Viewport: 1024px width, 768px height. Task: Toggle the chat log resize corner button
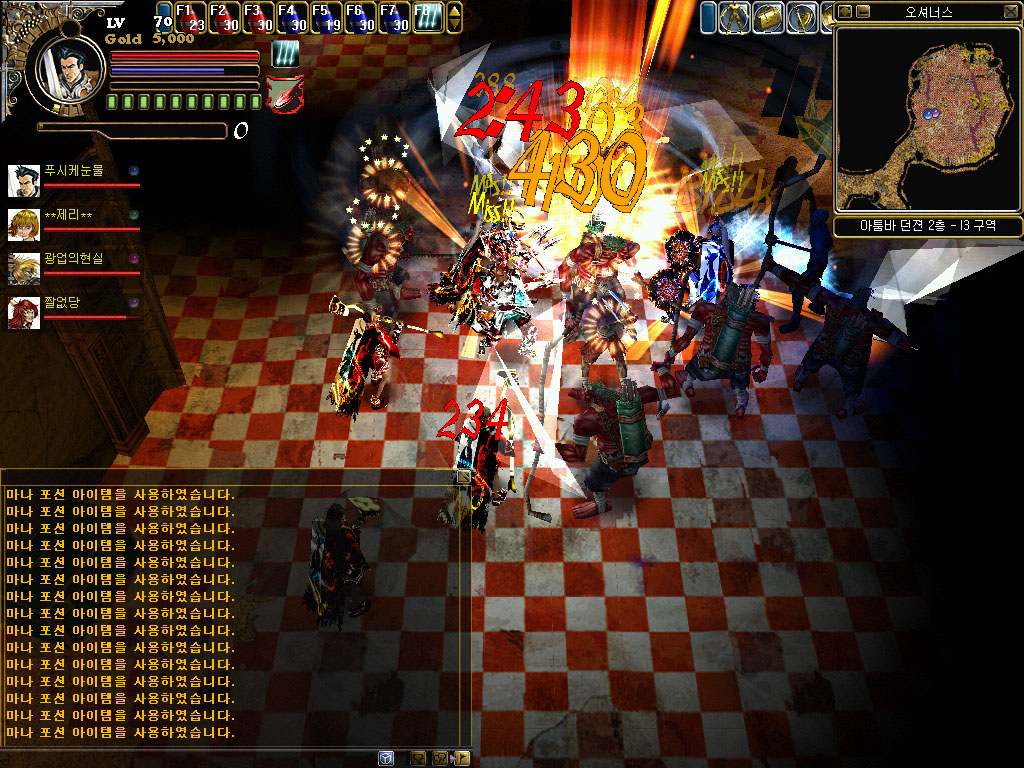point(463,478)
